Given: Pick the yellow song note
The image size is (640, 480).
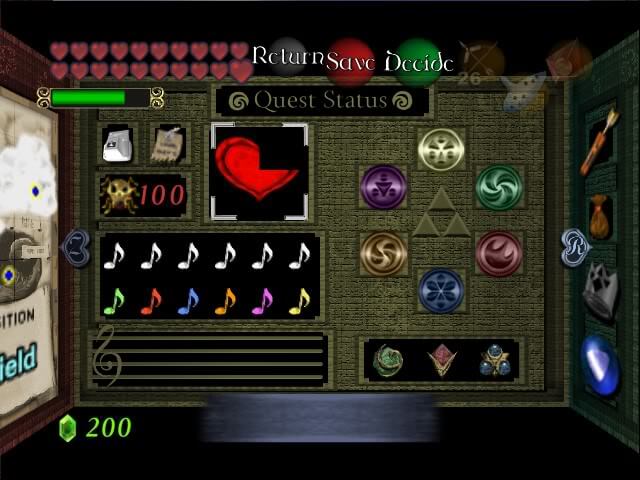Looking at the screenshot, I should 299,300.
